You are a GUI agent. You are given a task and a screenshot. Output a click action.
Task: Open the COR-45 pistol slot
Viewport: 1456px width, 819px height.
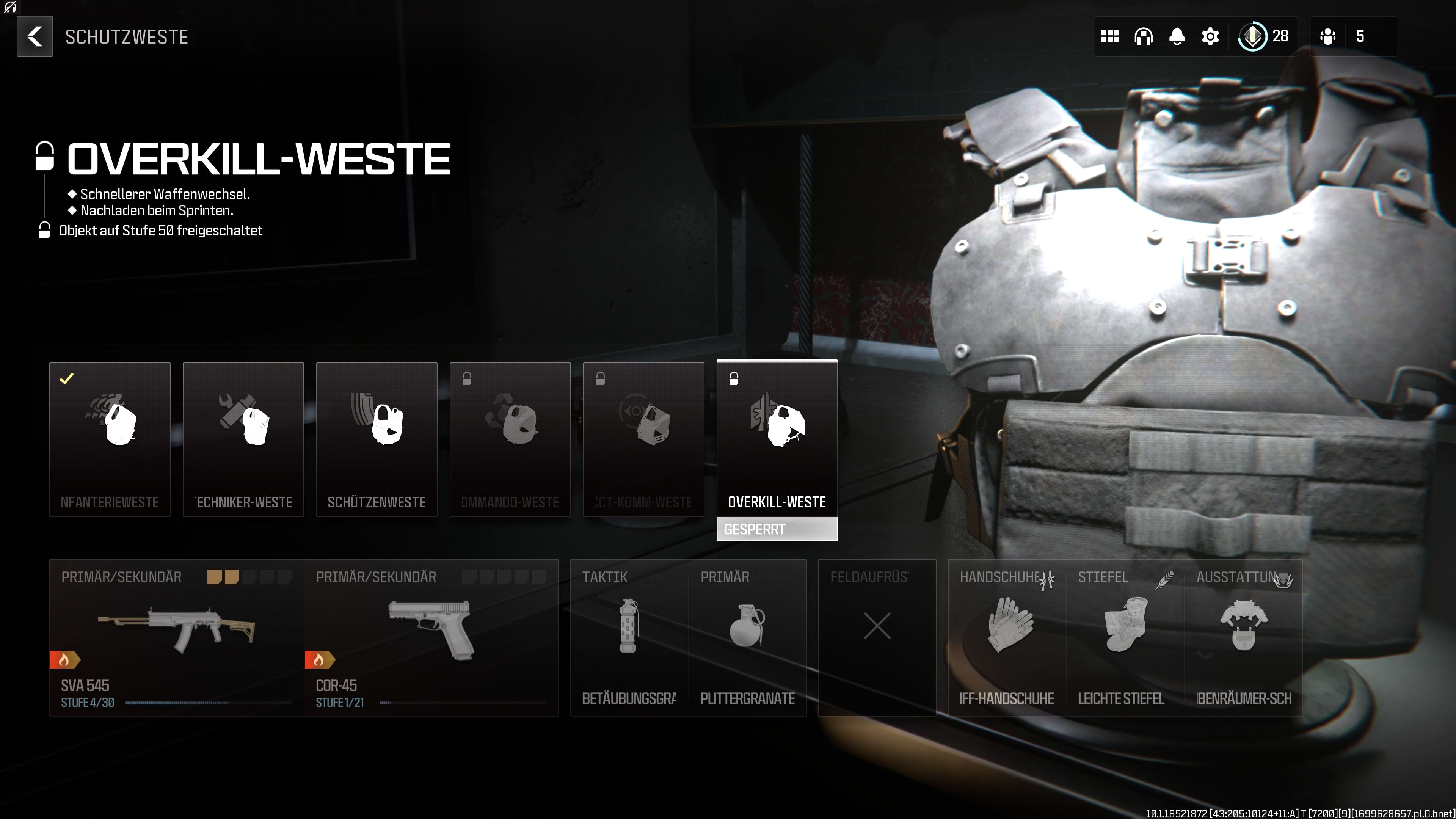point(431,637)
